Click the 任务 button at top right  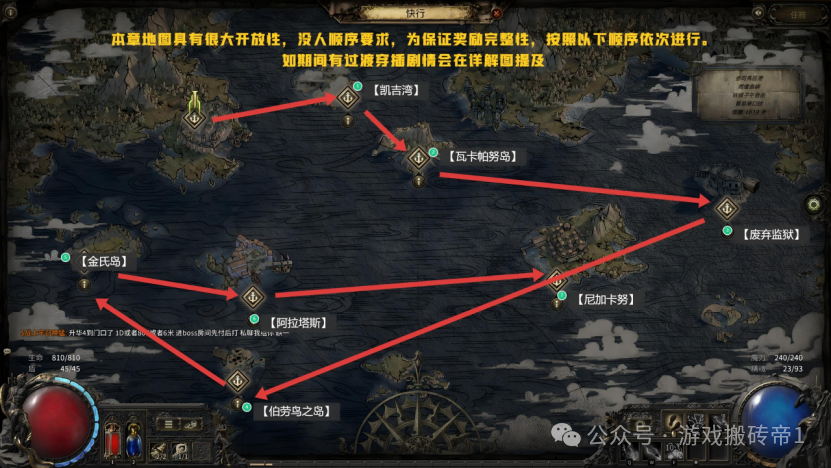pos(797,15)
